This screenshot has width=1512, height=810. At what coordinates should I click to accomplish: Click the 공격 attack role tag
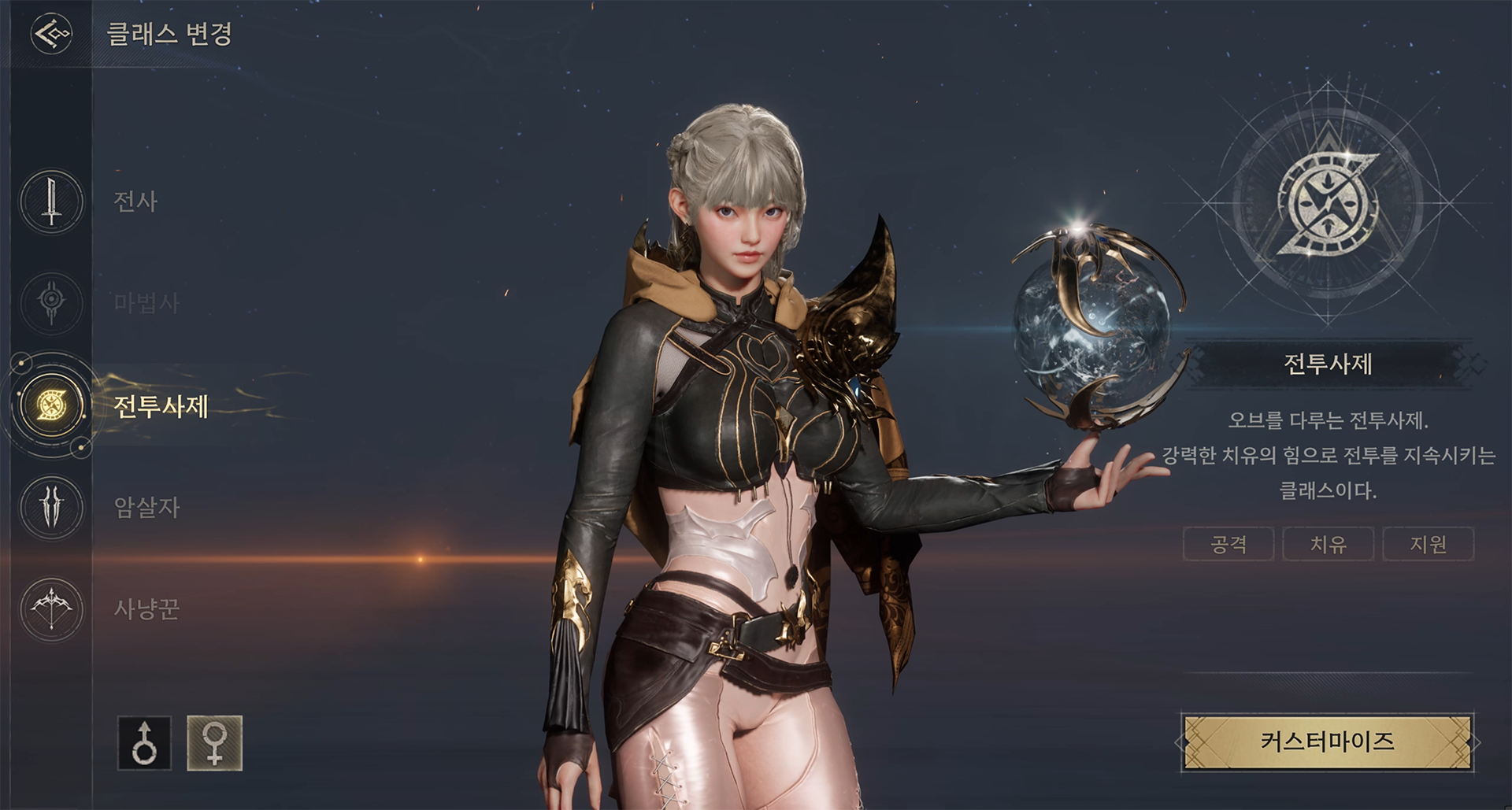1228,544
